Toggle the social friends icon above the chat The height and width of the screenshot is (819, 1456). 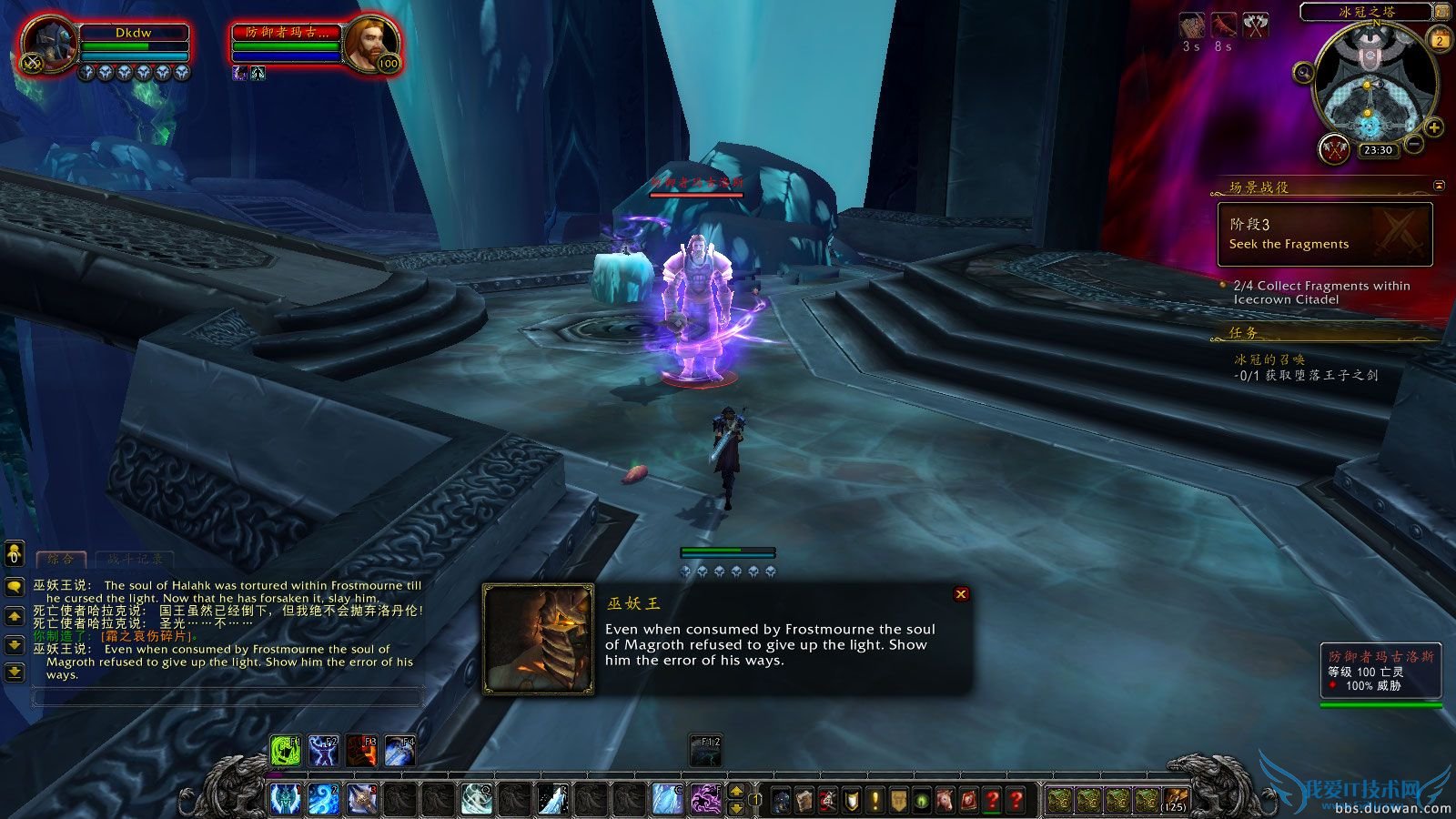click(x=15, y=554)
